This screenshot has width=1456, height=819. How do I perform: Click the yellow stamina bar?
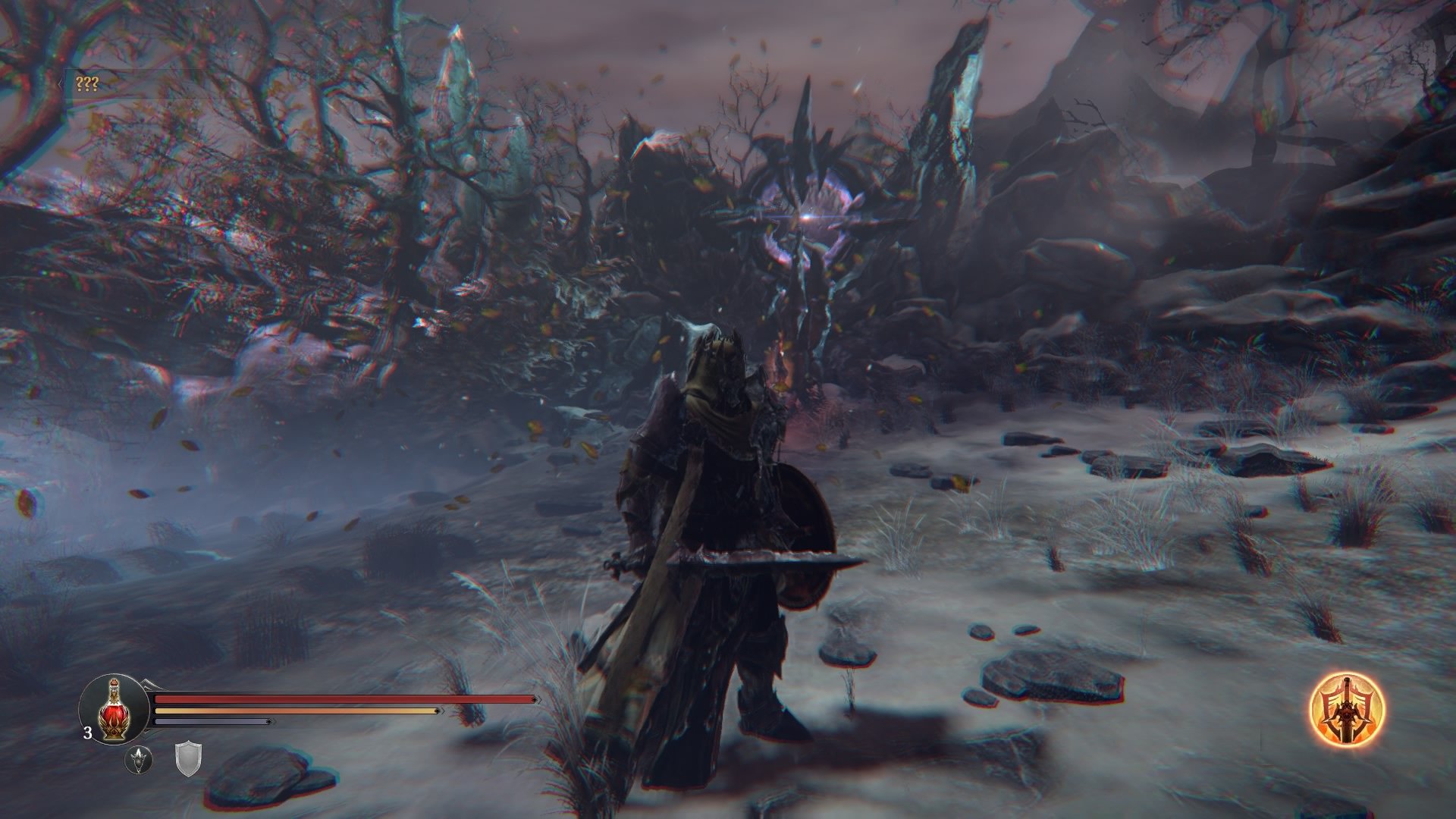pyautogui.click(x=296, y=713)
